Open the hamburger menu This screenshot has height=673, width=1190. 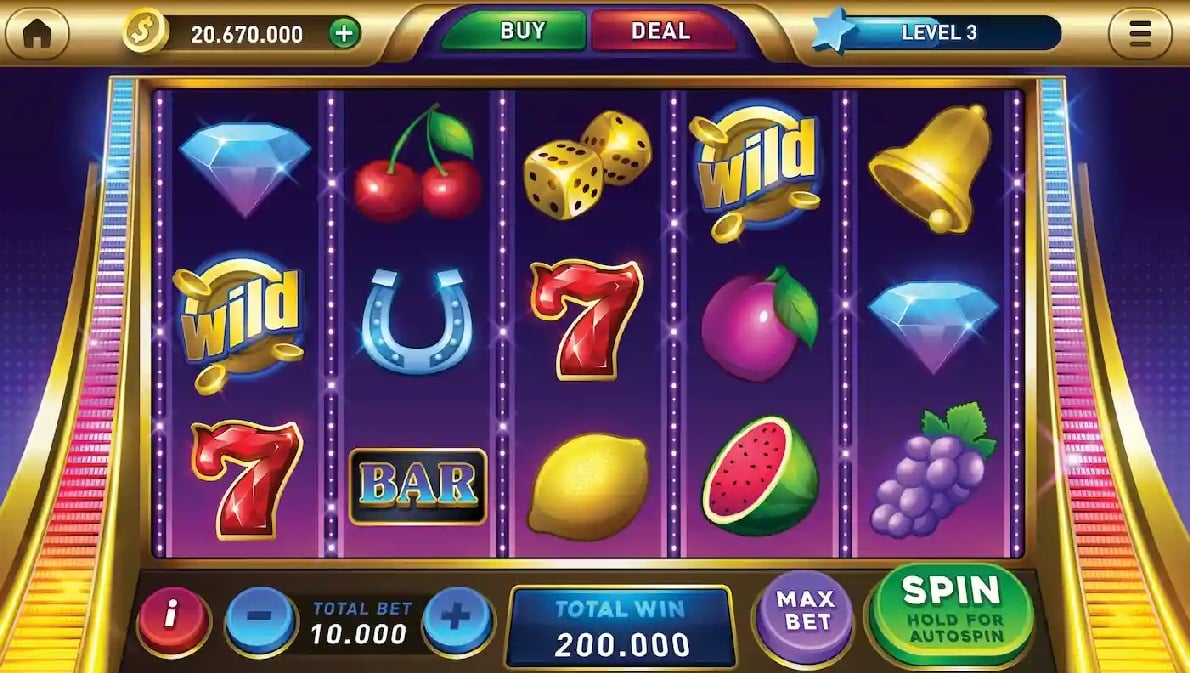(1139, 34)
